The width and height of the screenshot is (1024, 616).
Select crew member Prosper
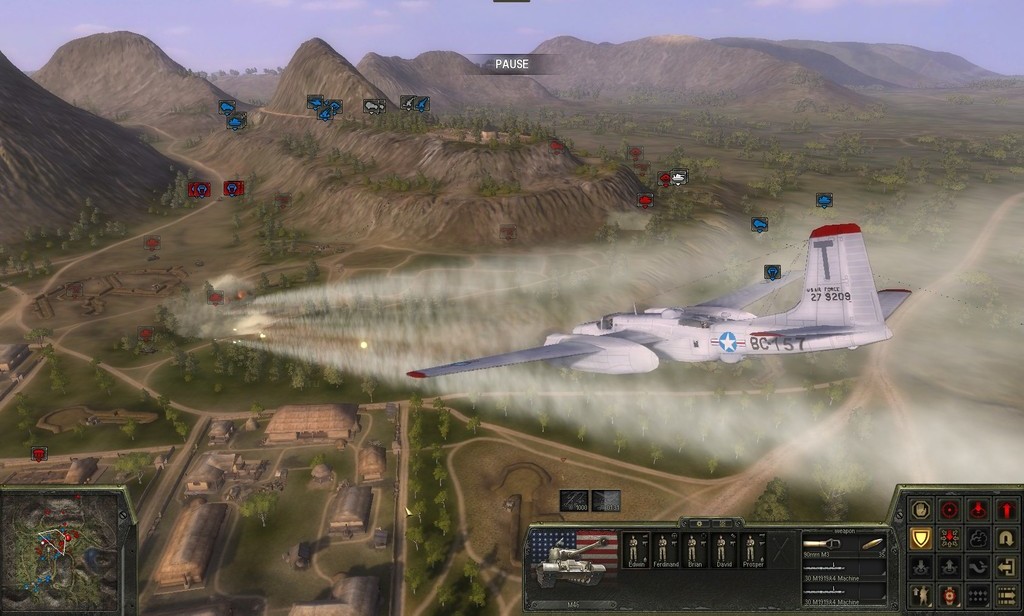click(751, 551)
